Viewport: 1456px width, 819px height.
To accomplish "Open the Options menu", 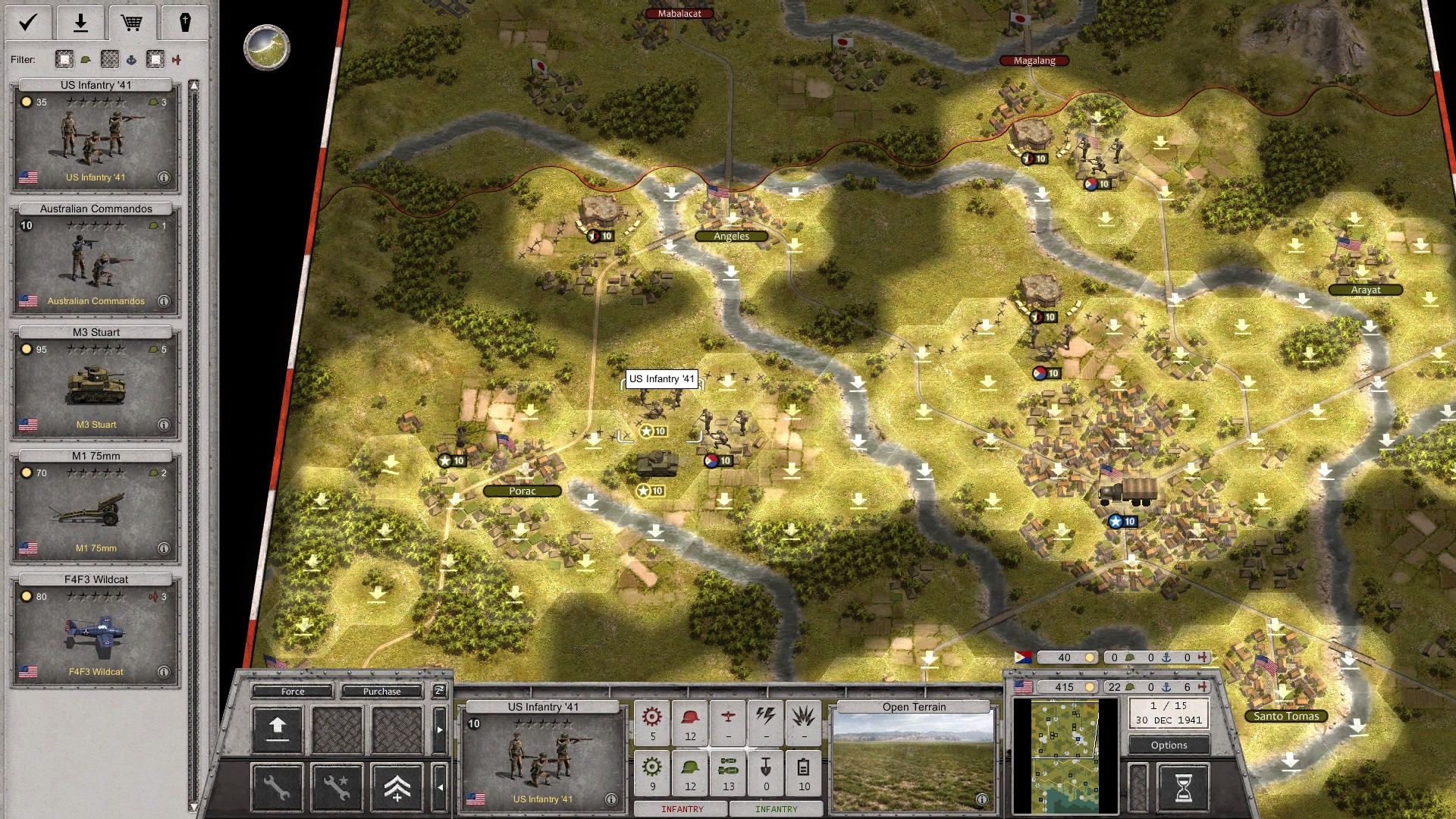I will coord(1169,745).
